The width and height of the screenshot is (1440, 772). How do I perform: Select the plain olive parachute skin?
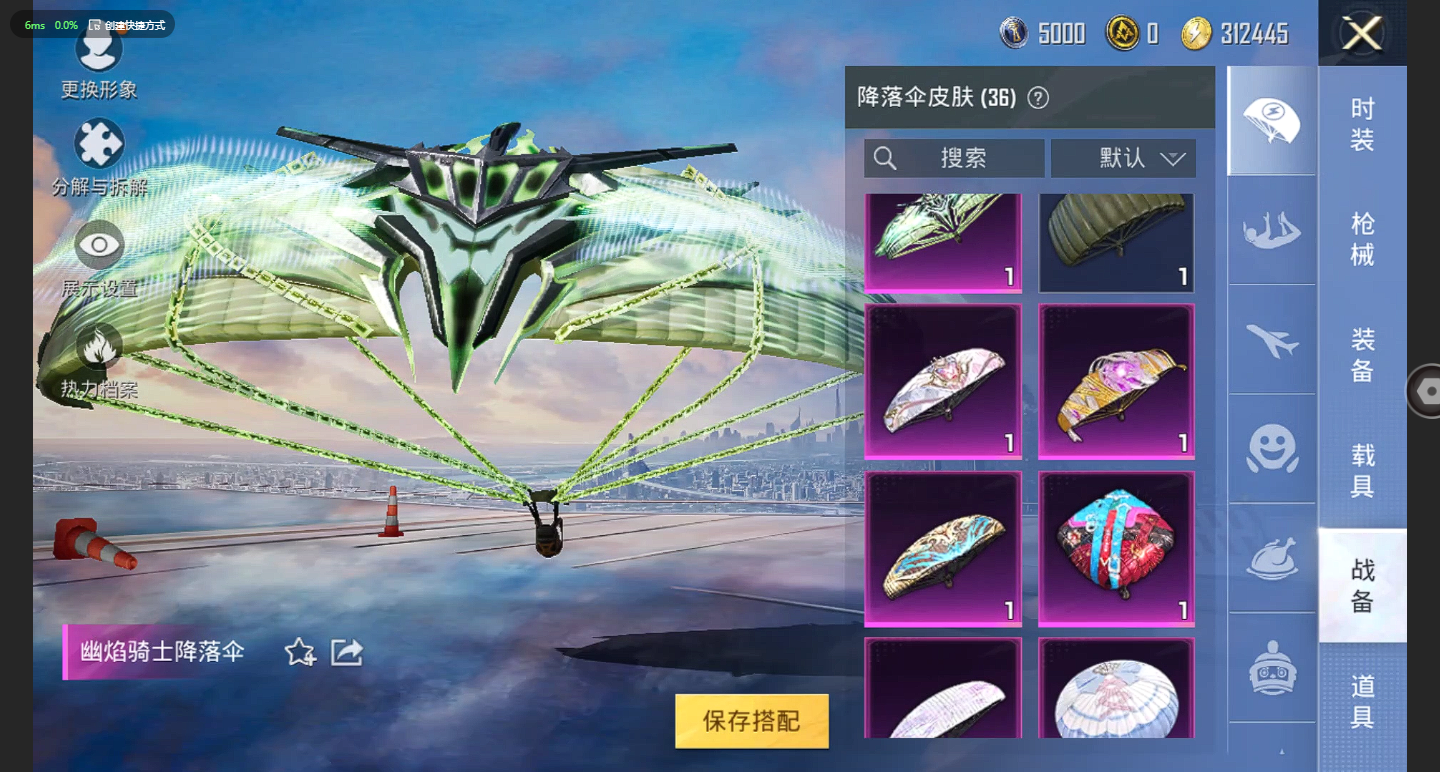coord(1116,241)
